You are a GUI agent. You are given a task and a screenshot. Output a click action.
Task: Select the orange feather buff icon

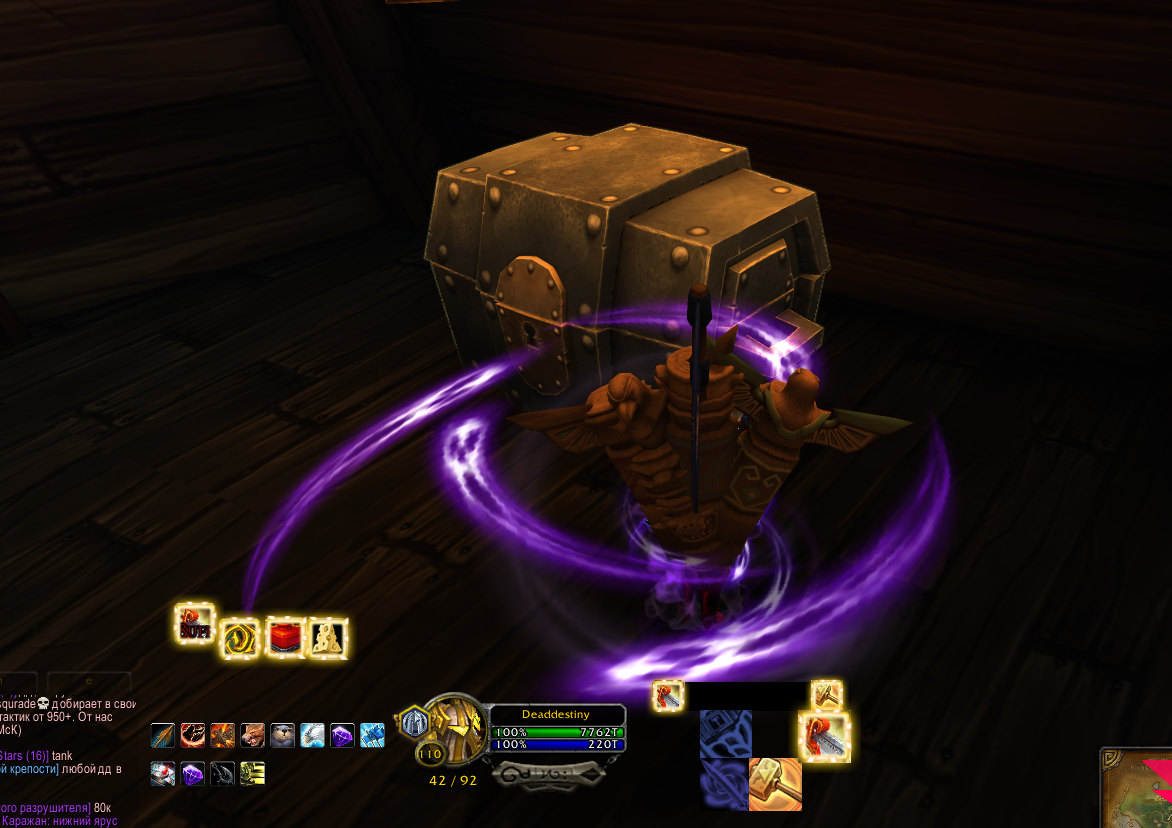pos(163,736)
